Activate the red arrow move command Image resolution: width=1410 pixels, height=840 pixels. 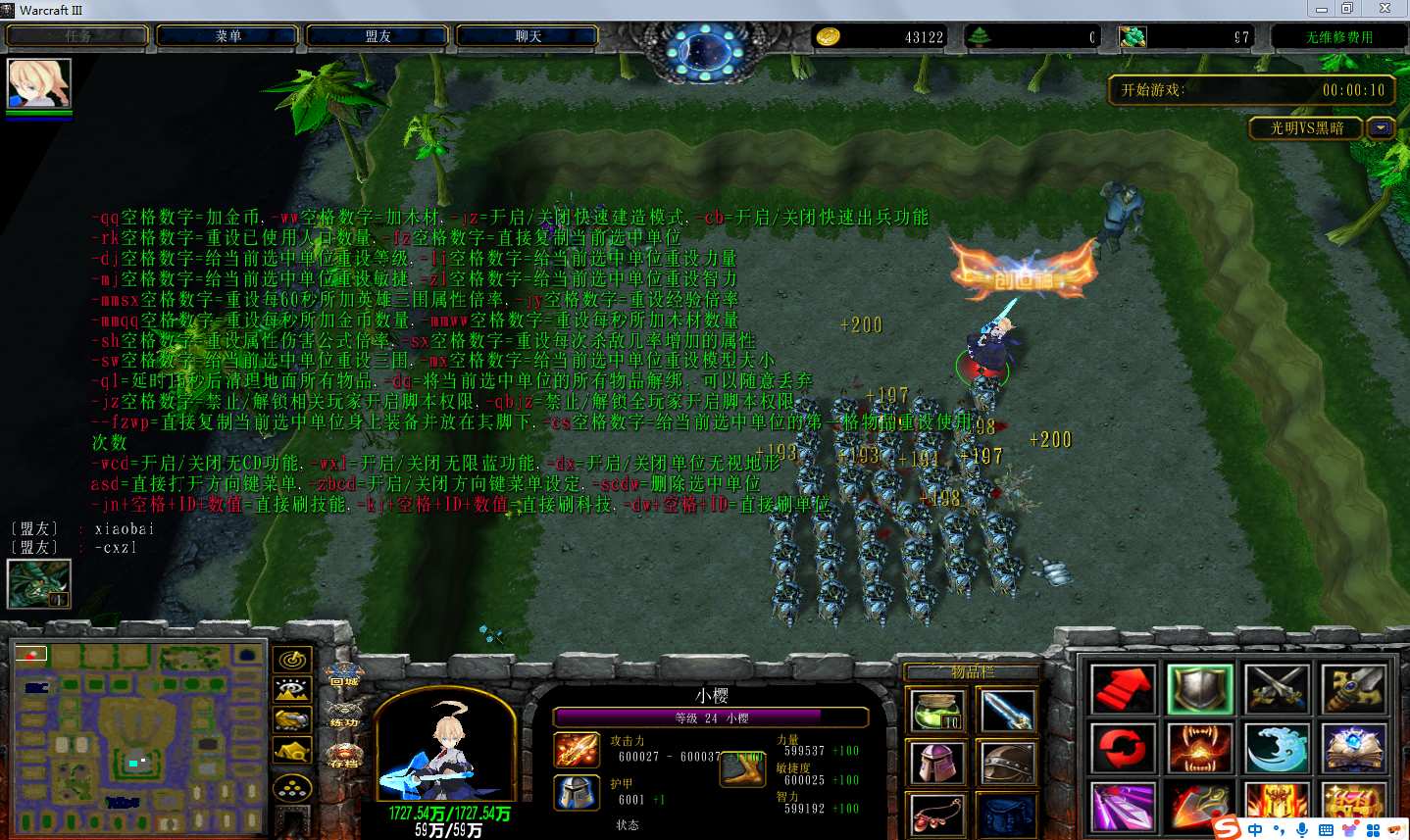coord(1123,689)
